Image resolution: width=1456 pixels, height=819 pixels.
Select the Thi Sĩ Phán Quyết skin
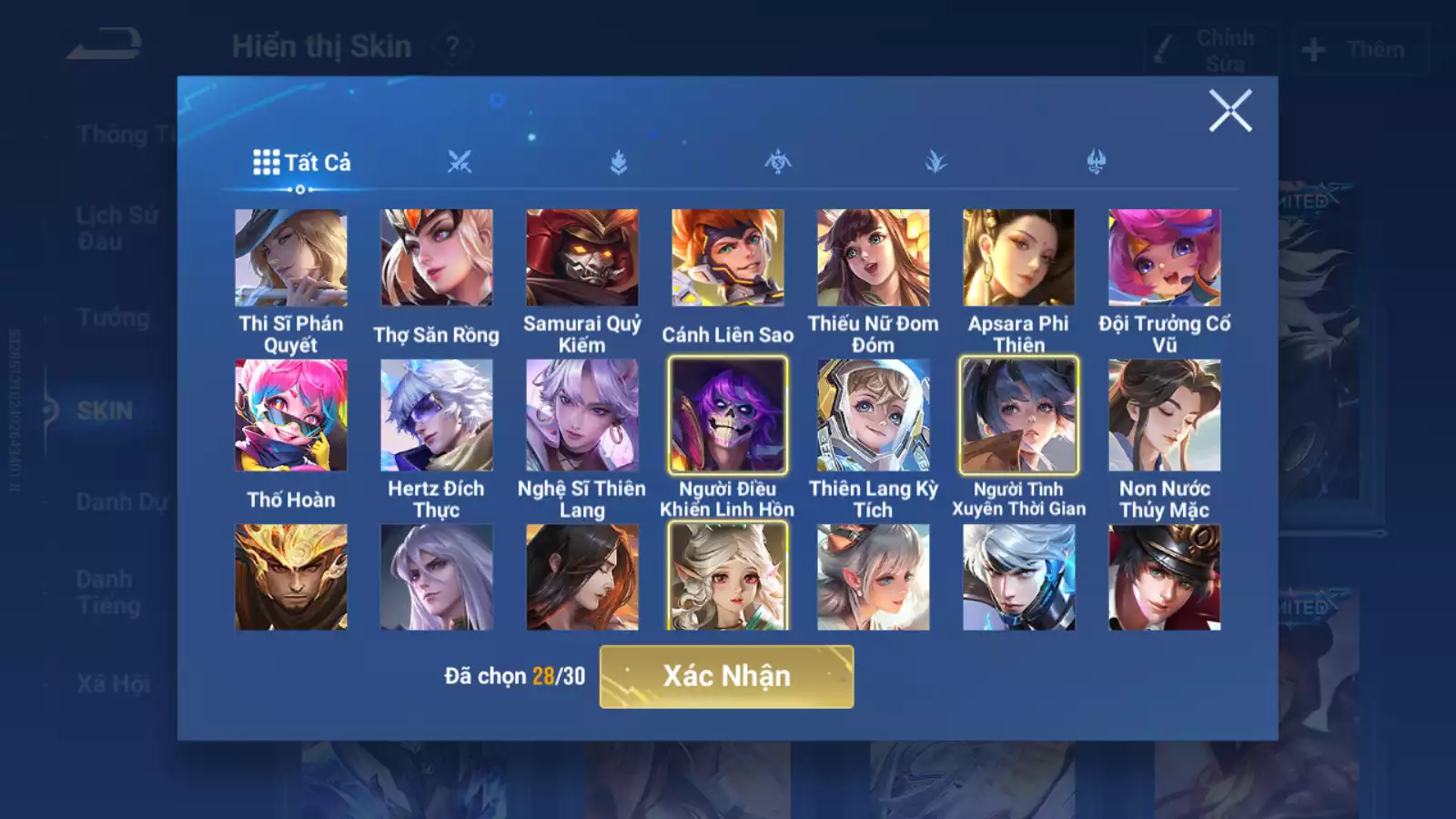point(291,258)
